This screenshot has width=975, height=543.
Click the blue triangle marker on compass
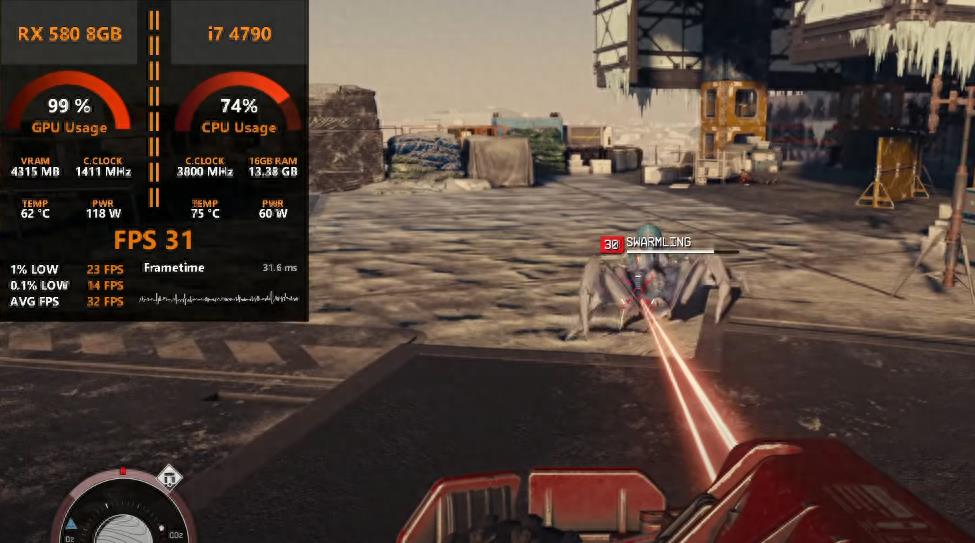coord(72,524)
